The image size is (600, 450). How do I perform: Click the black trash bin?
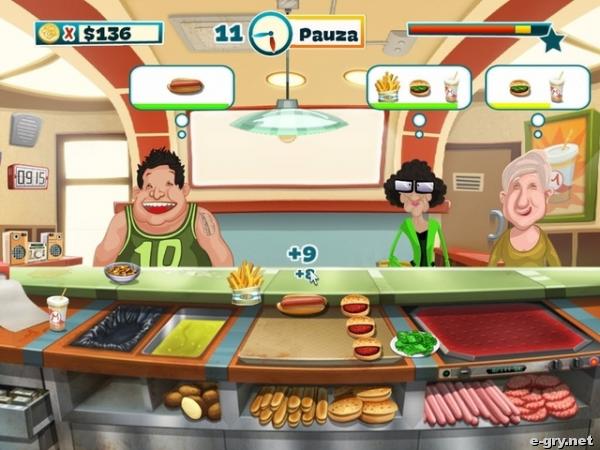(x=118, y=327)
